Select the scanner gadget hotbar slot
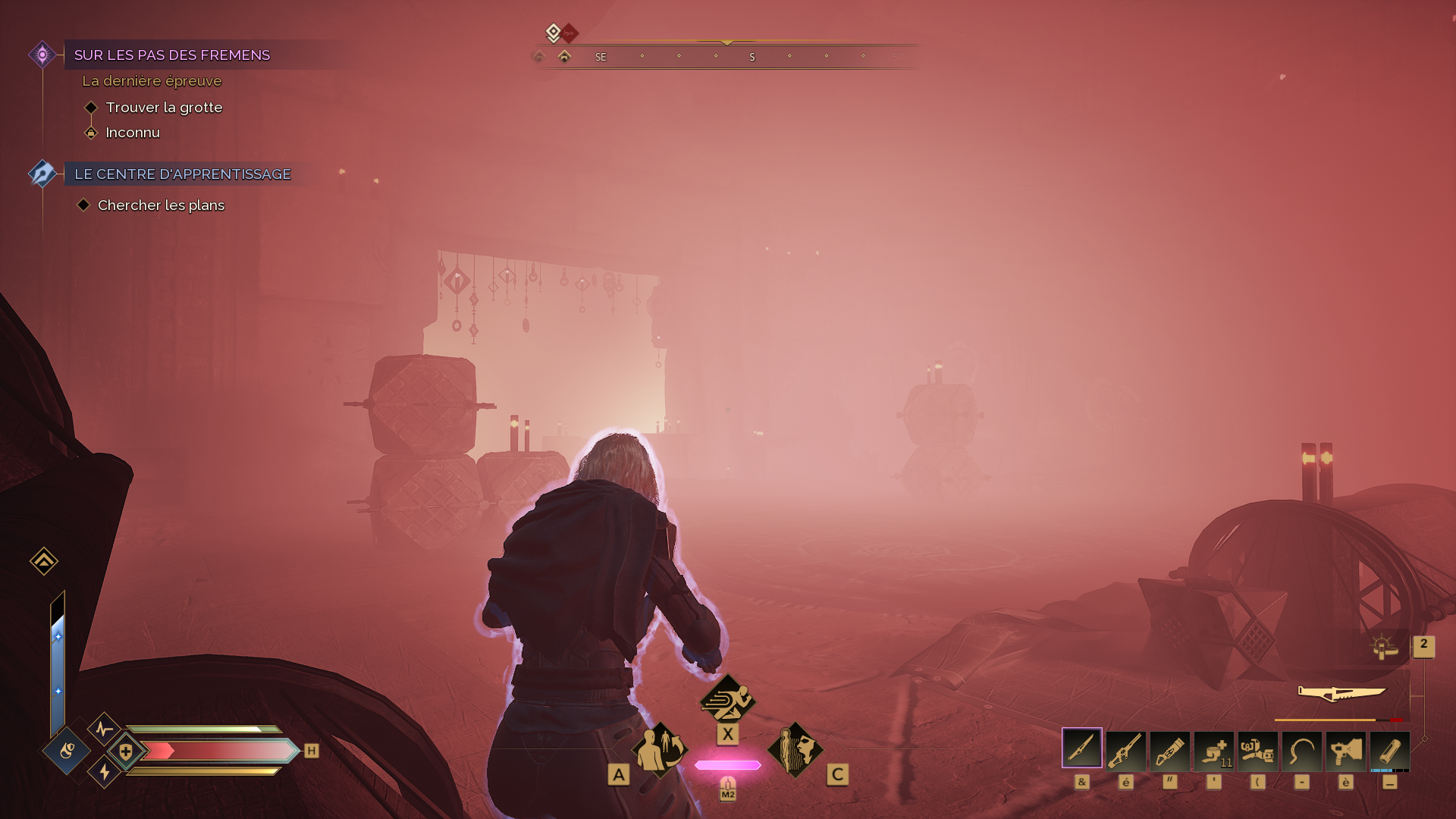The width and height of the screenshot is (1456, 819). 1257,750
